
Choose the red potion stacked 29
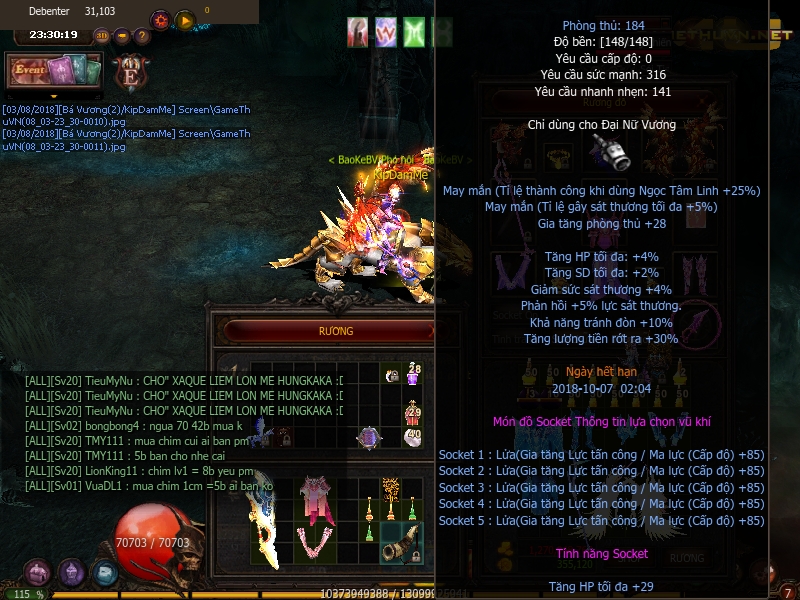413,412
